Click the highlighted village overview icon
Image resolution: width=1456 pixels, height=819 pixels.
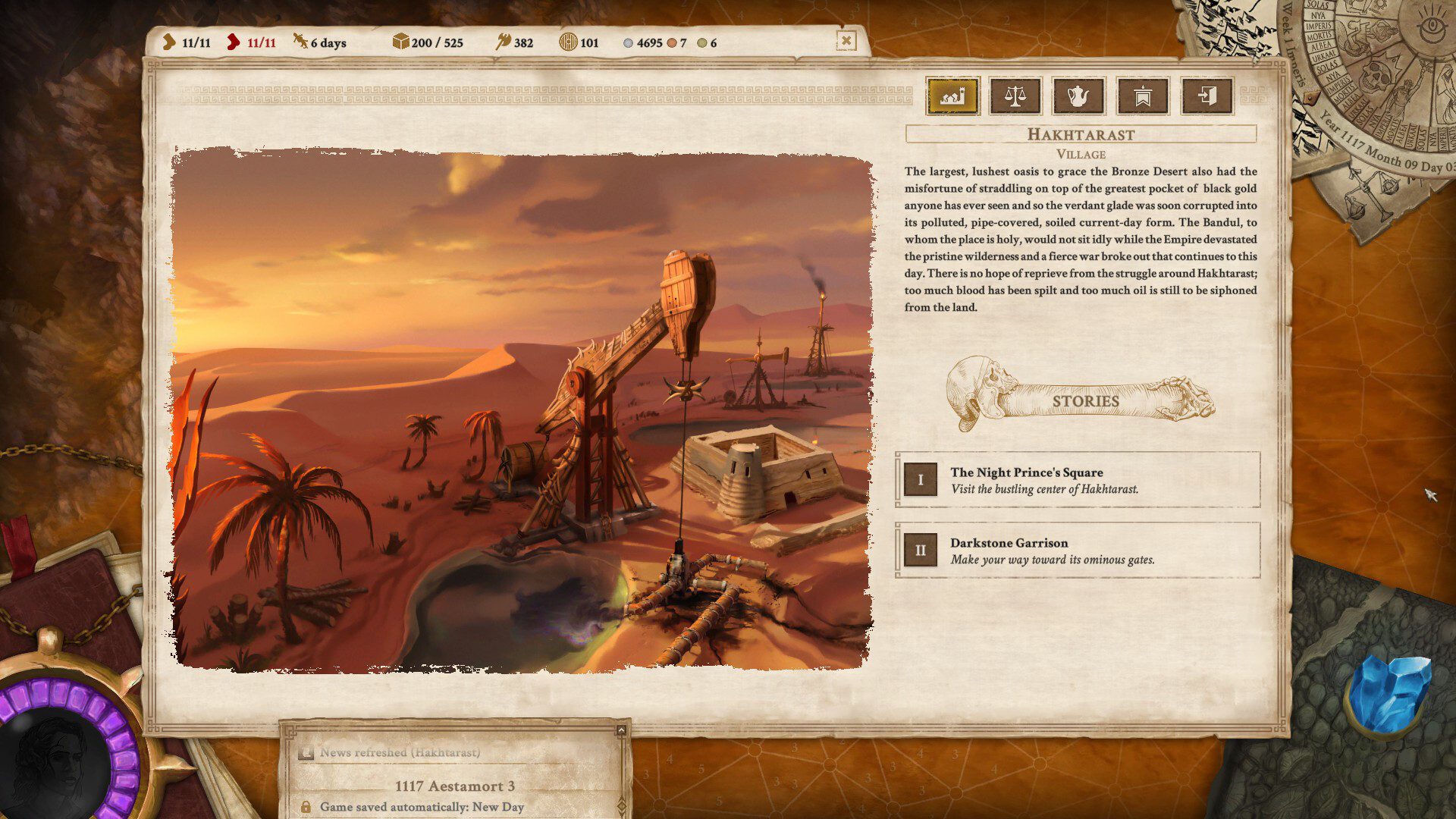(952, 96)
